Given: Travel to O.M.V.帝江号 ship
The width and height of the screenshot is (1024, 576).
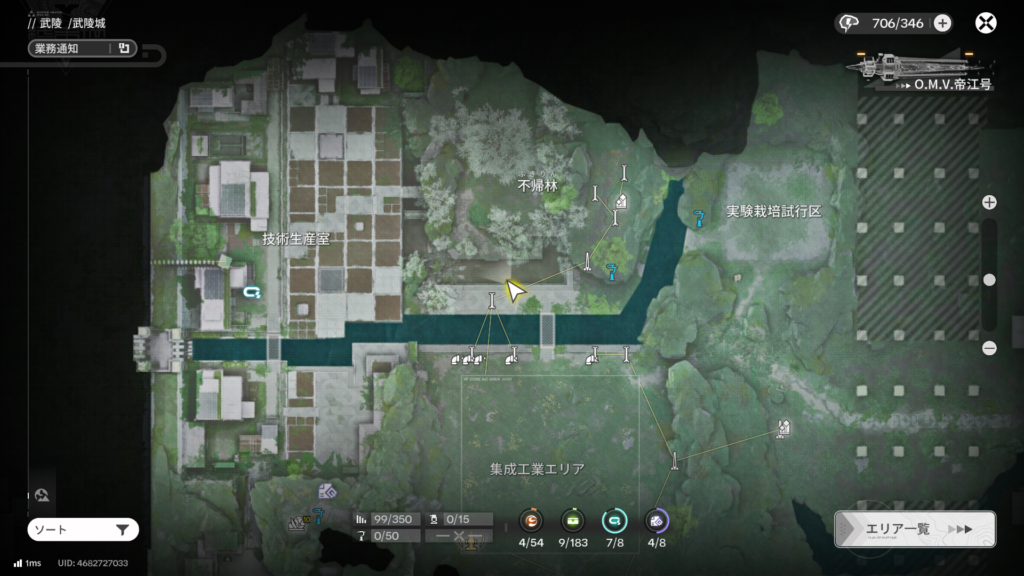Looking at the screenshot, I should tap(922, 72).
